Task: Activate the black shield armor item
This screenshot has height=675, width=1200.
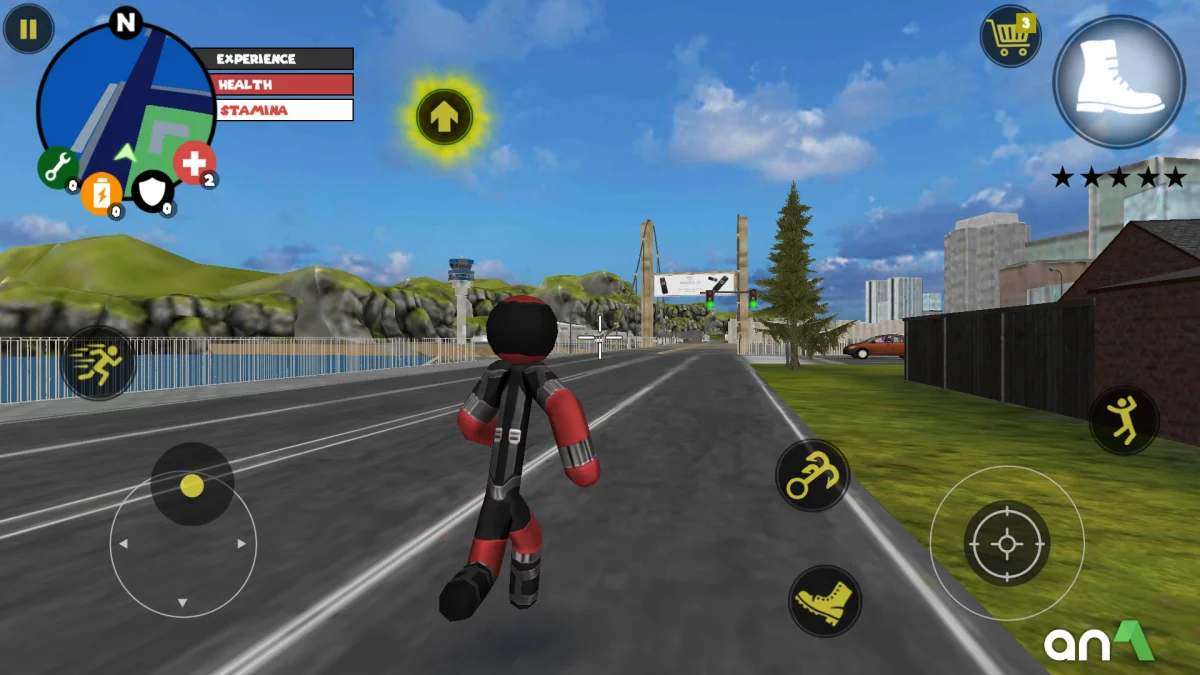Action: (x=153, y=190)
